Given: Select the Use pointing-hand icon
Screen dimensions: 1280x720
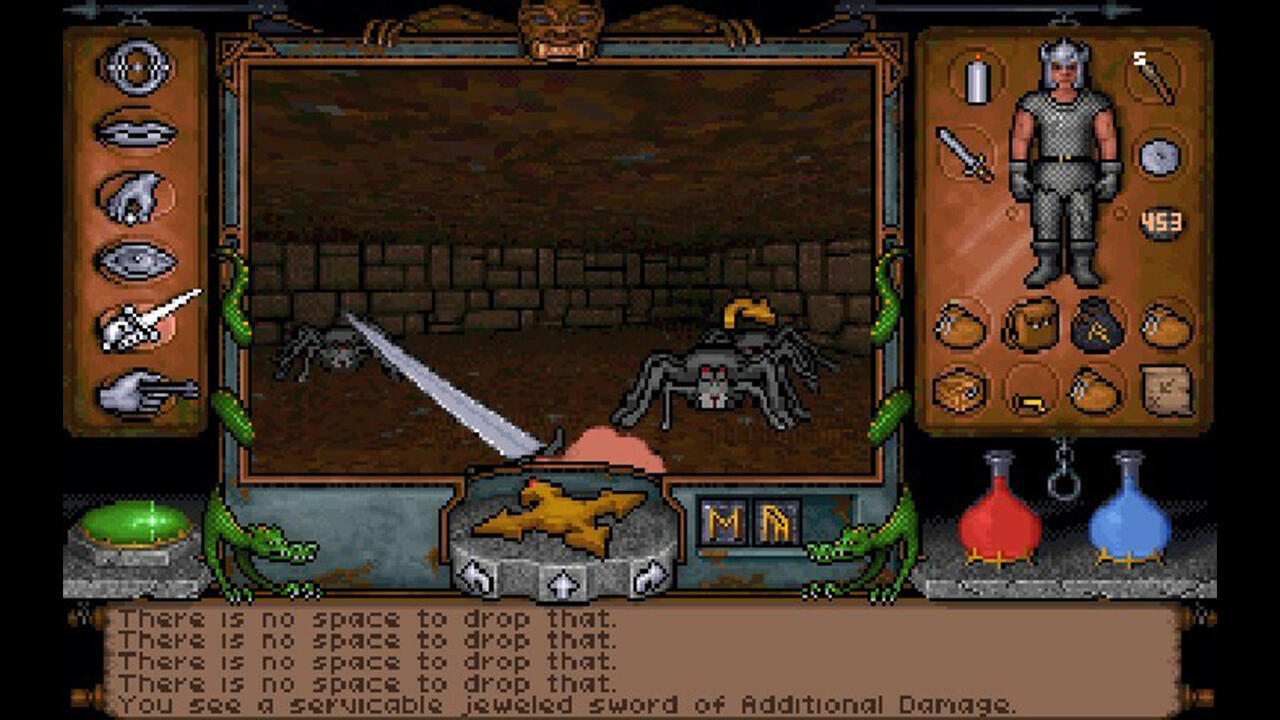Looking at the screenshot, I should click(x=135, y=390).
